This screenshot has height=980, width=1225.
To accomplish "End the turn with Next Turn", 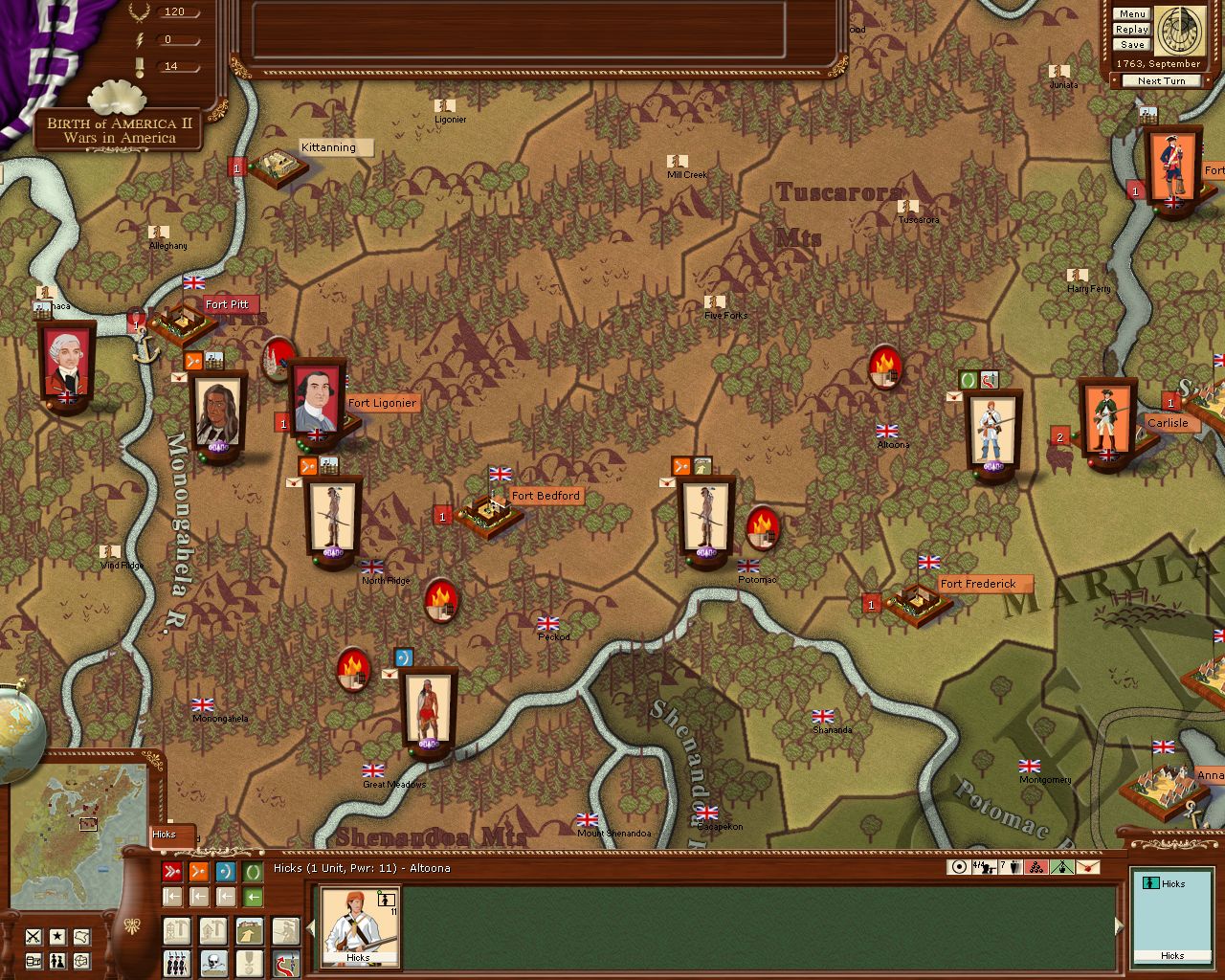I will [1161, 81].
